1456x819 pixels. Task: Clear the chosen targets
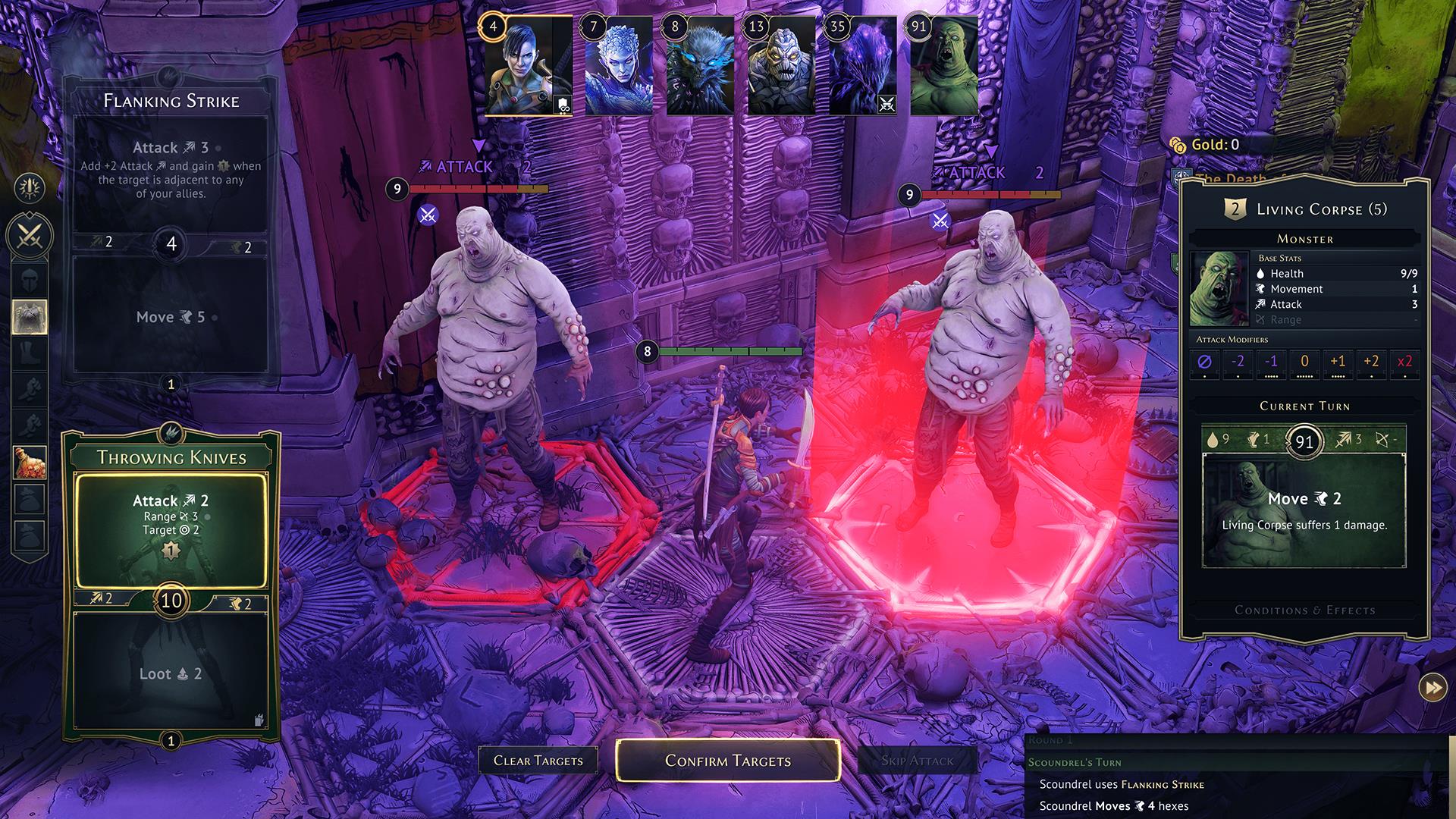click(x=538, y=760)
